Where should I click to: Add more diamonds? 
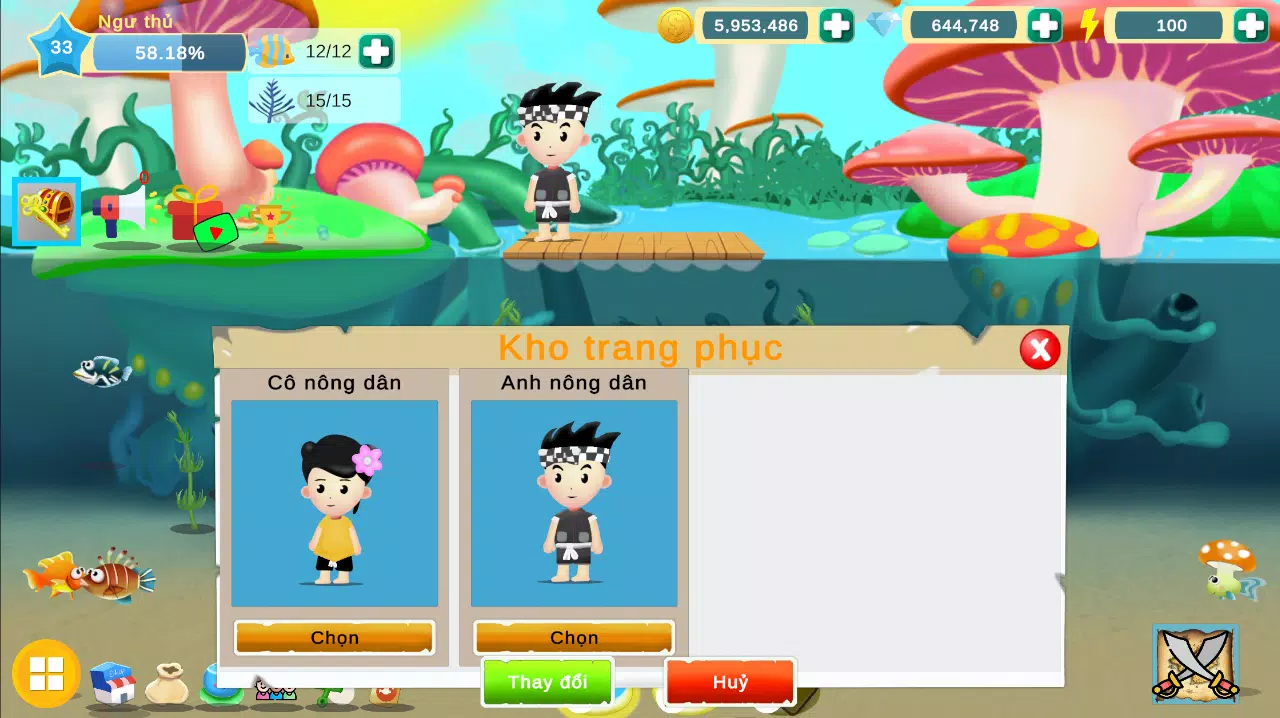(1044, 25)
